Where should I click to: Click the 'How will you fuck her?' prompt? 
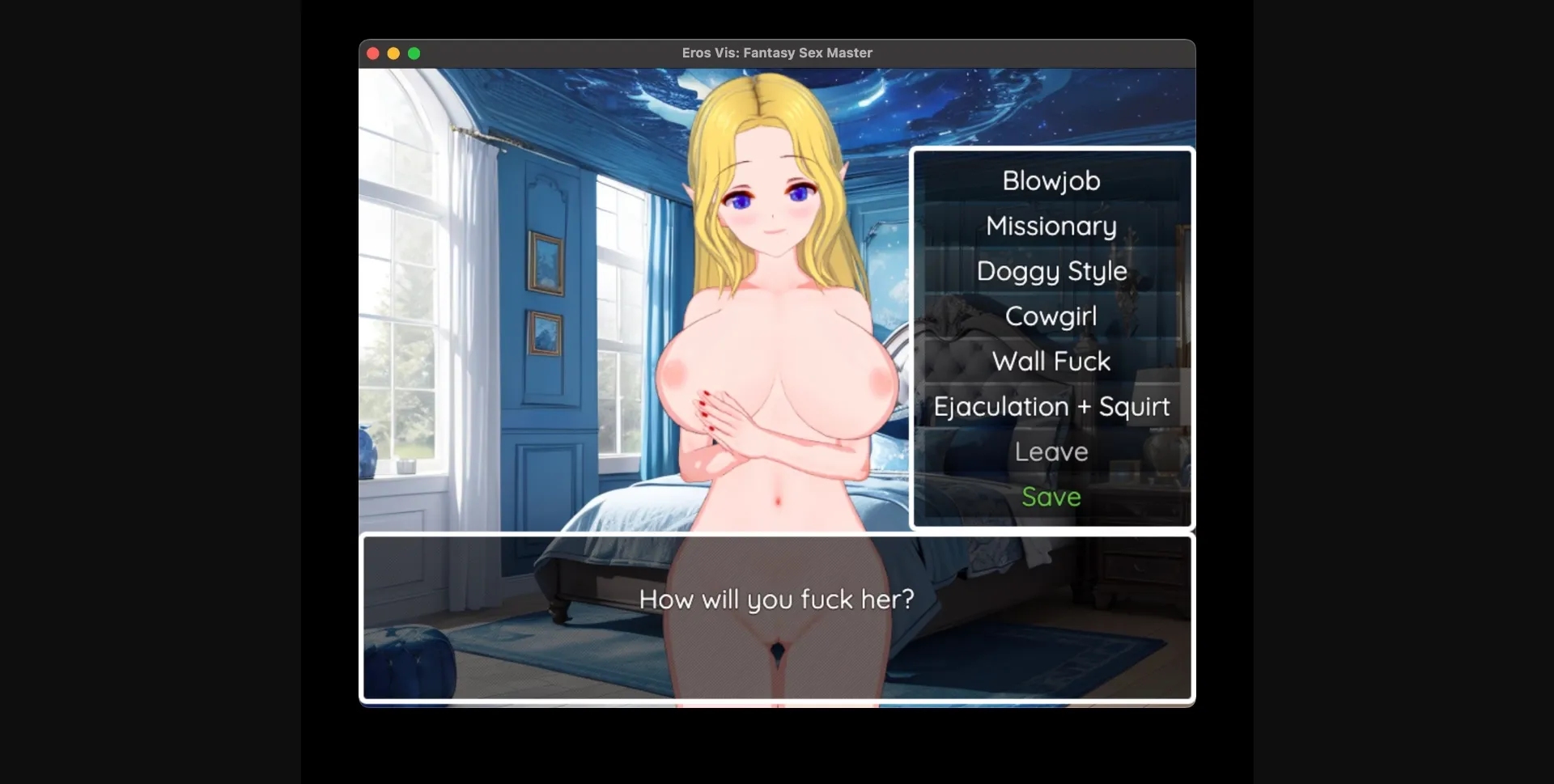click(777, 600)
